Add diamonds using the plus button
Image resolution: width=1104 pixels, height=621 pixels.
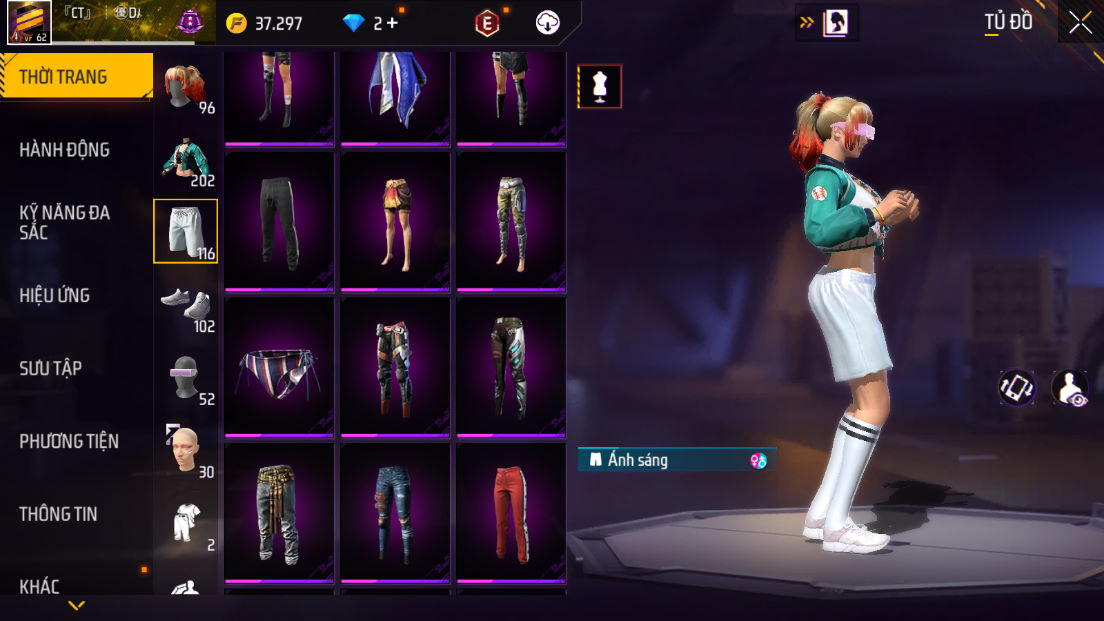392,22
